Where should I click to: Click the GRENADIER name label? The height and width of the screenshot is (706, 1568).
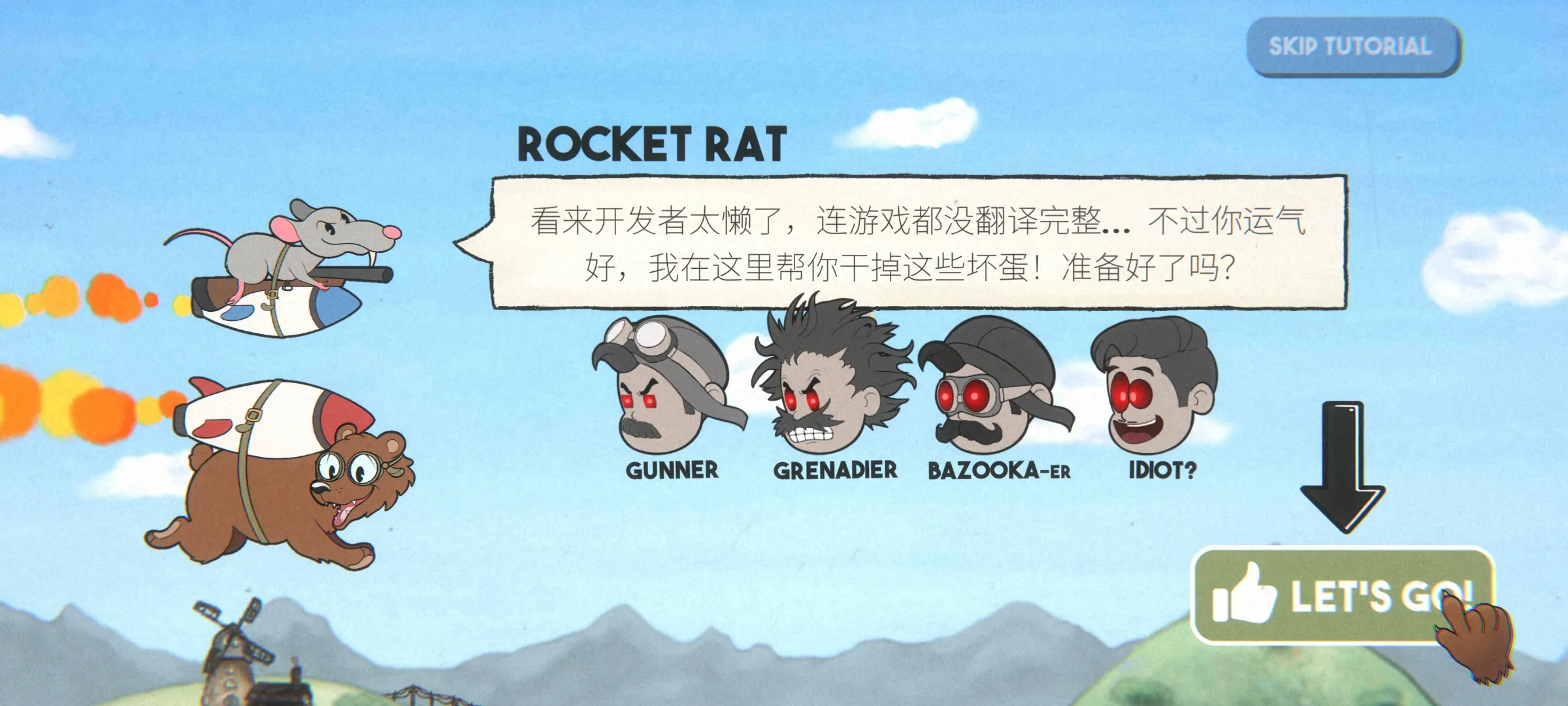pyautogui.click(x=836, y=469)
